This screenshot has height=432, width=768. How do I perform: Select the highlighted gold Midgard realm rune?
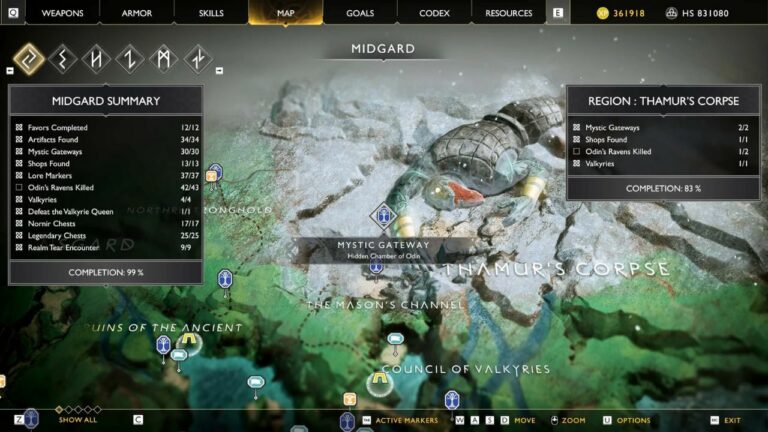29,59
